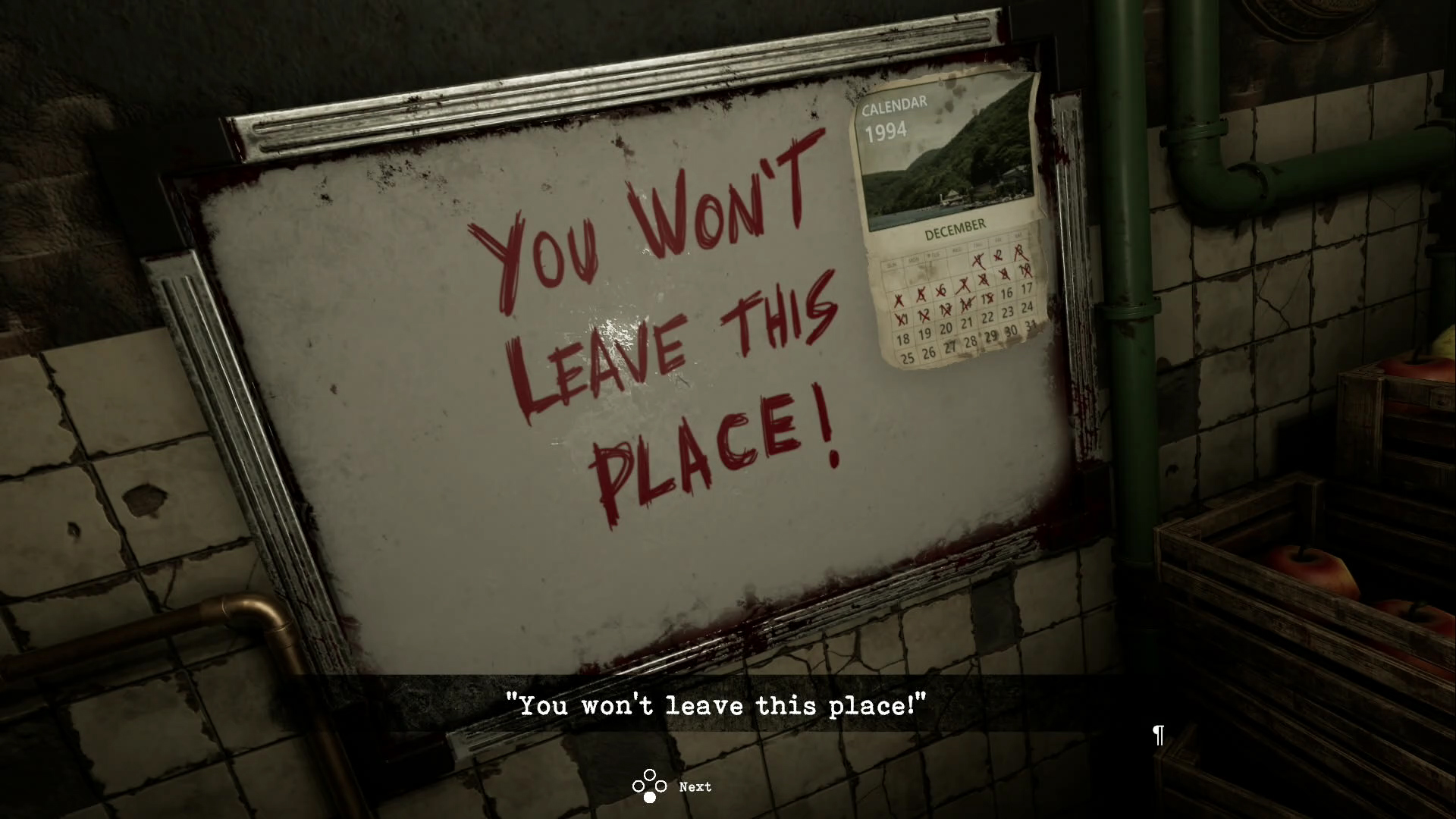1456x819 pixels.
Task: Select the paragraph symbol near the subtitles
Action: click(1157, 736)
